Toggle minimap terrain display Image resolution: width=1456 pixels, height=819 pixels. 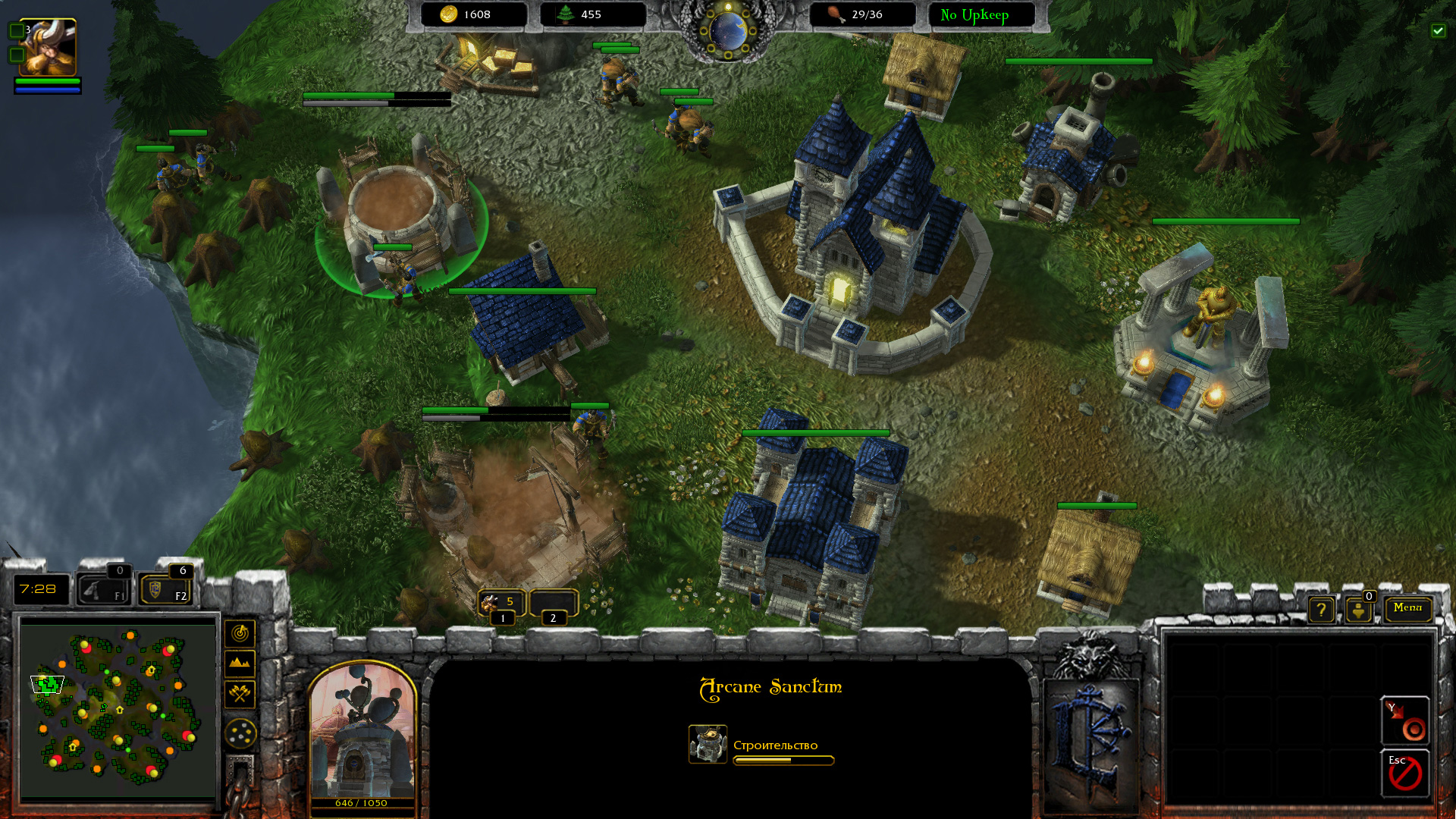[x=240, y=664]
